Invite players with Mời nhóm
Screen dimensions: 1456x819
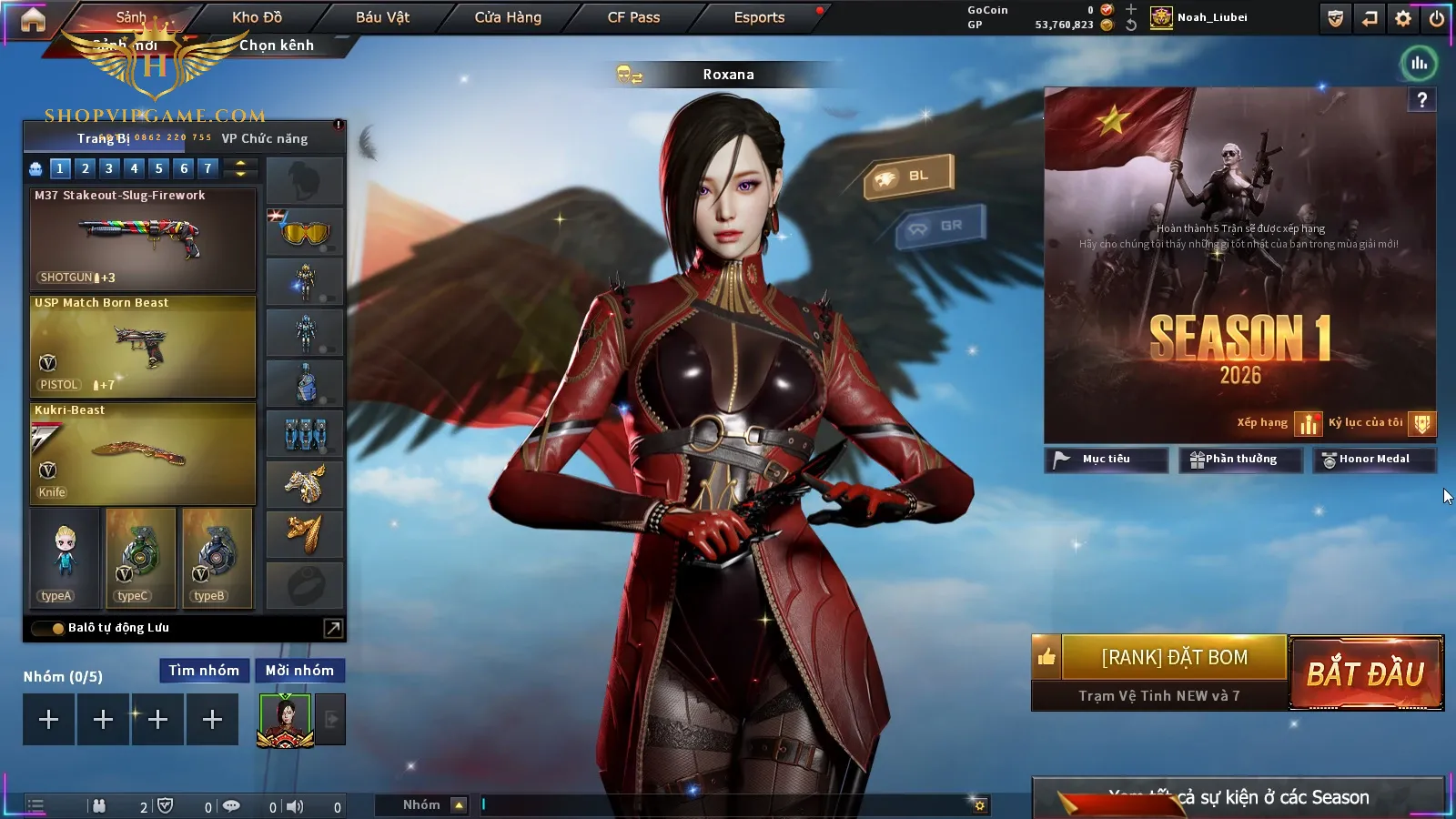coord(299,671)
